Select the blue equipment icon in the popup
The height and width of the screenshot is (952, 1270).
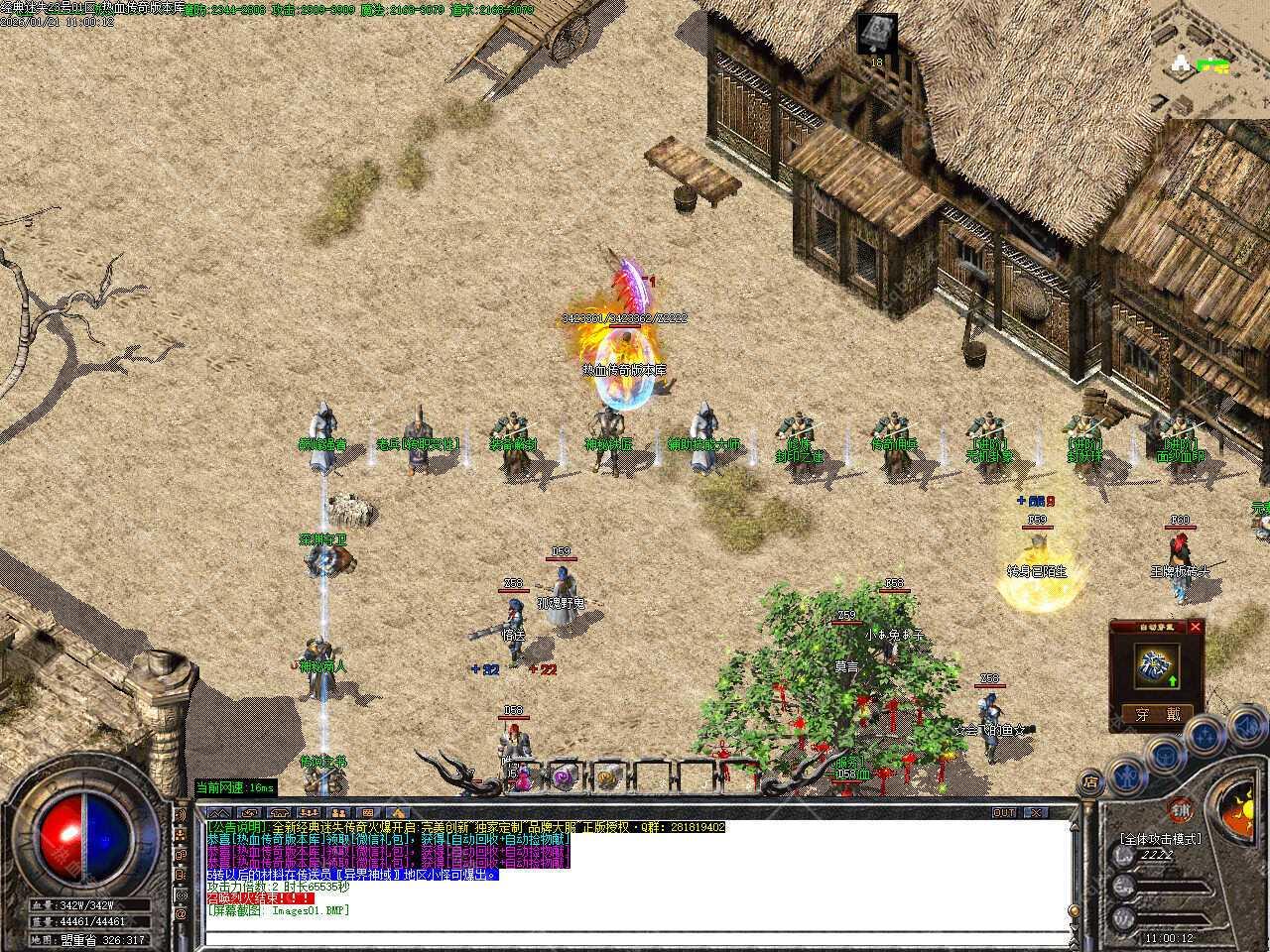click(x=1155, y=663)
